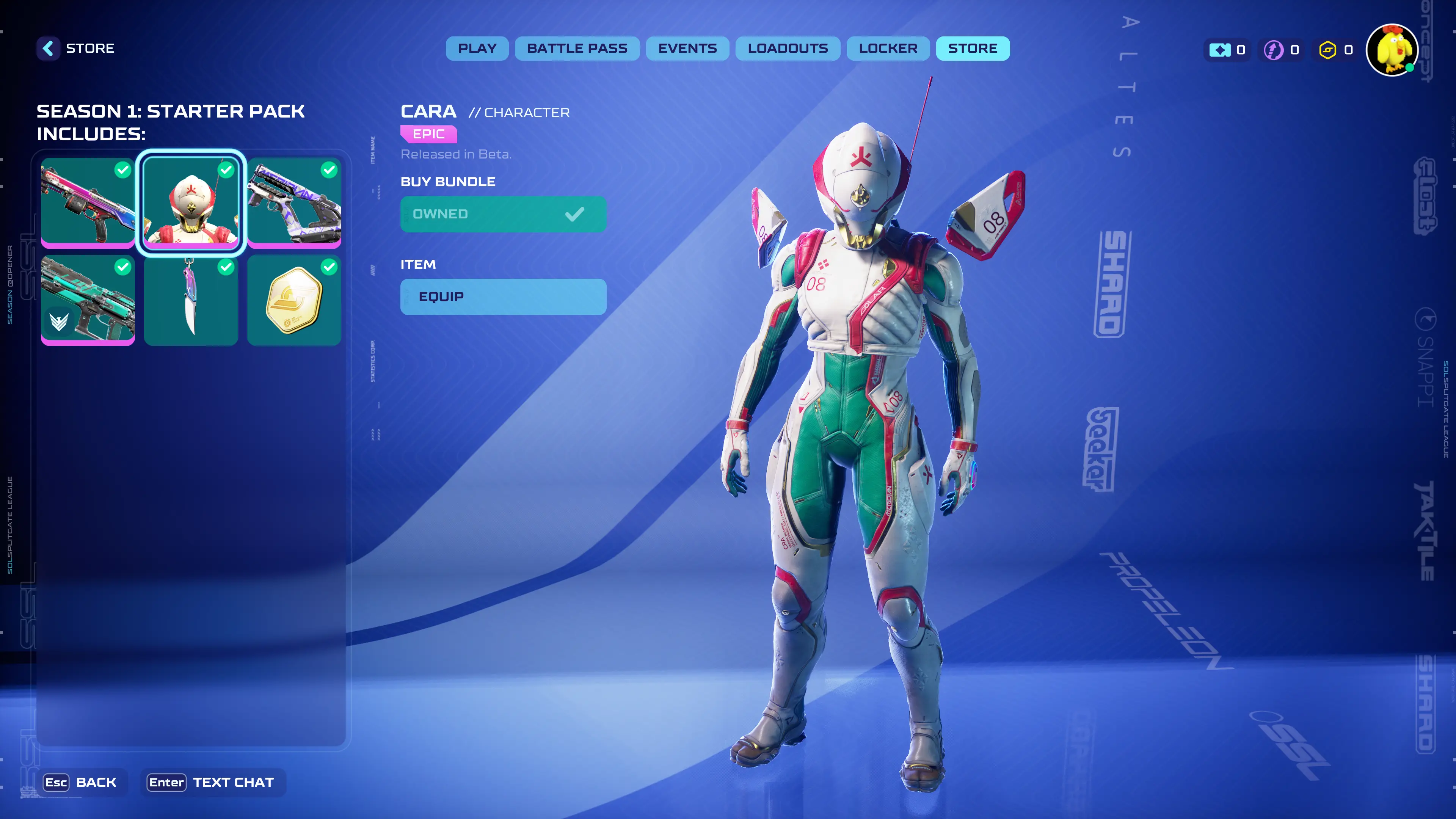The width and height of the screenshot is (1456, 819).
Task: Click the yellow hexagon currency icon
Action: coord(1327,50)
